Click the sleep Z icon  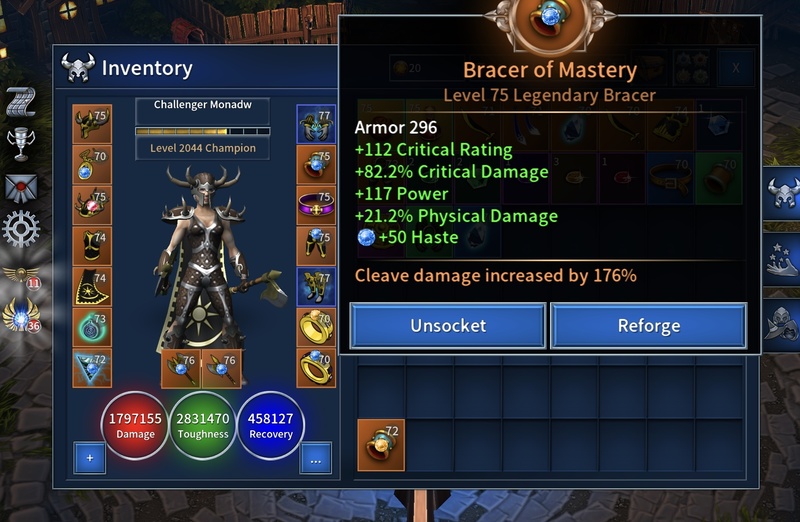(x=21, y=102)
